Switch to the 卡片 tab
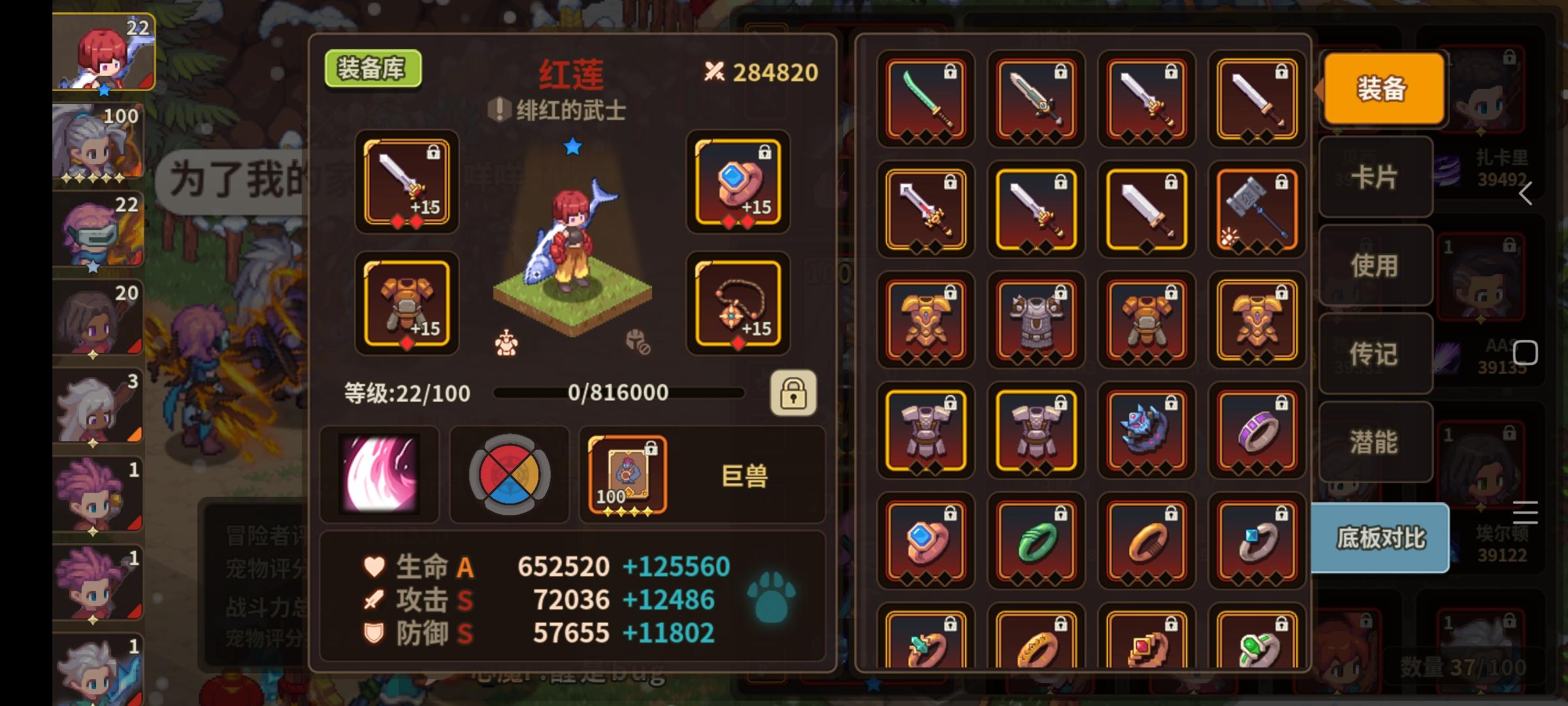1568x706 pixels. click(x=1375, y=177)
